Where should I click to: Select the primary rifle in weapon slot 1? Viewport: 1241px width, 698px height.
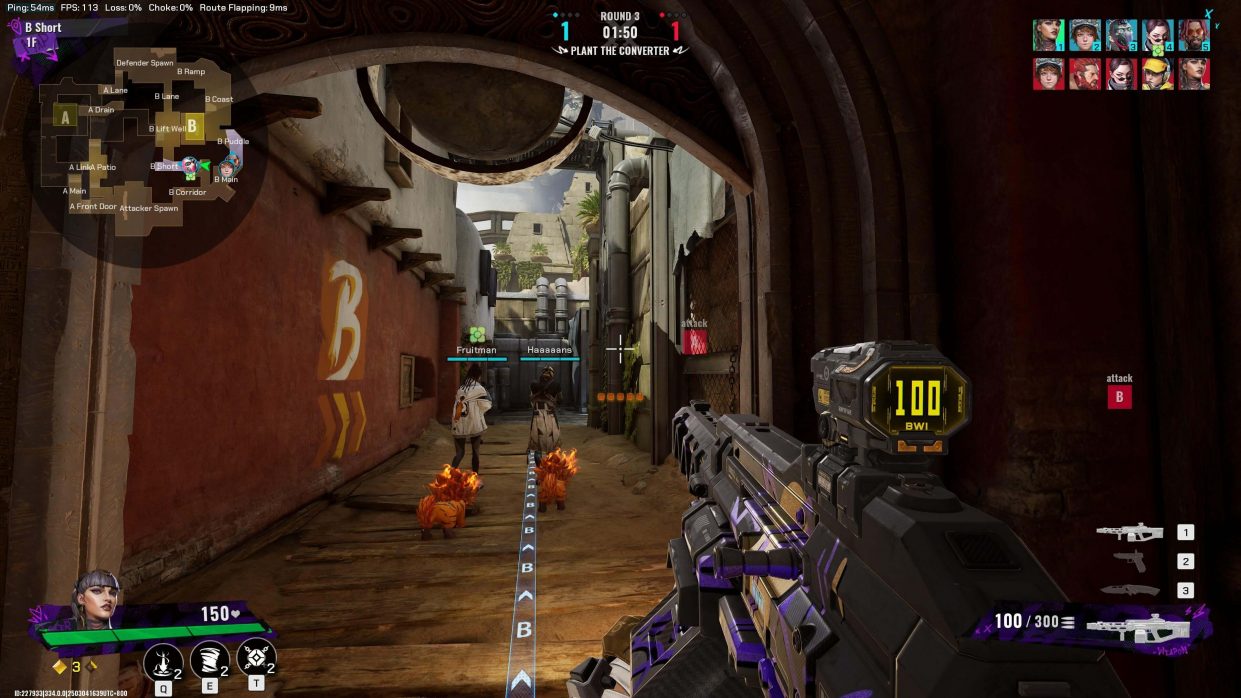pos(1130,533)
